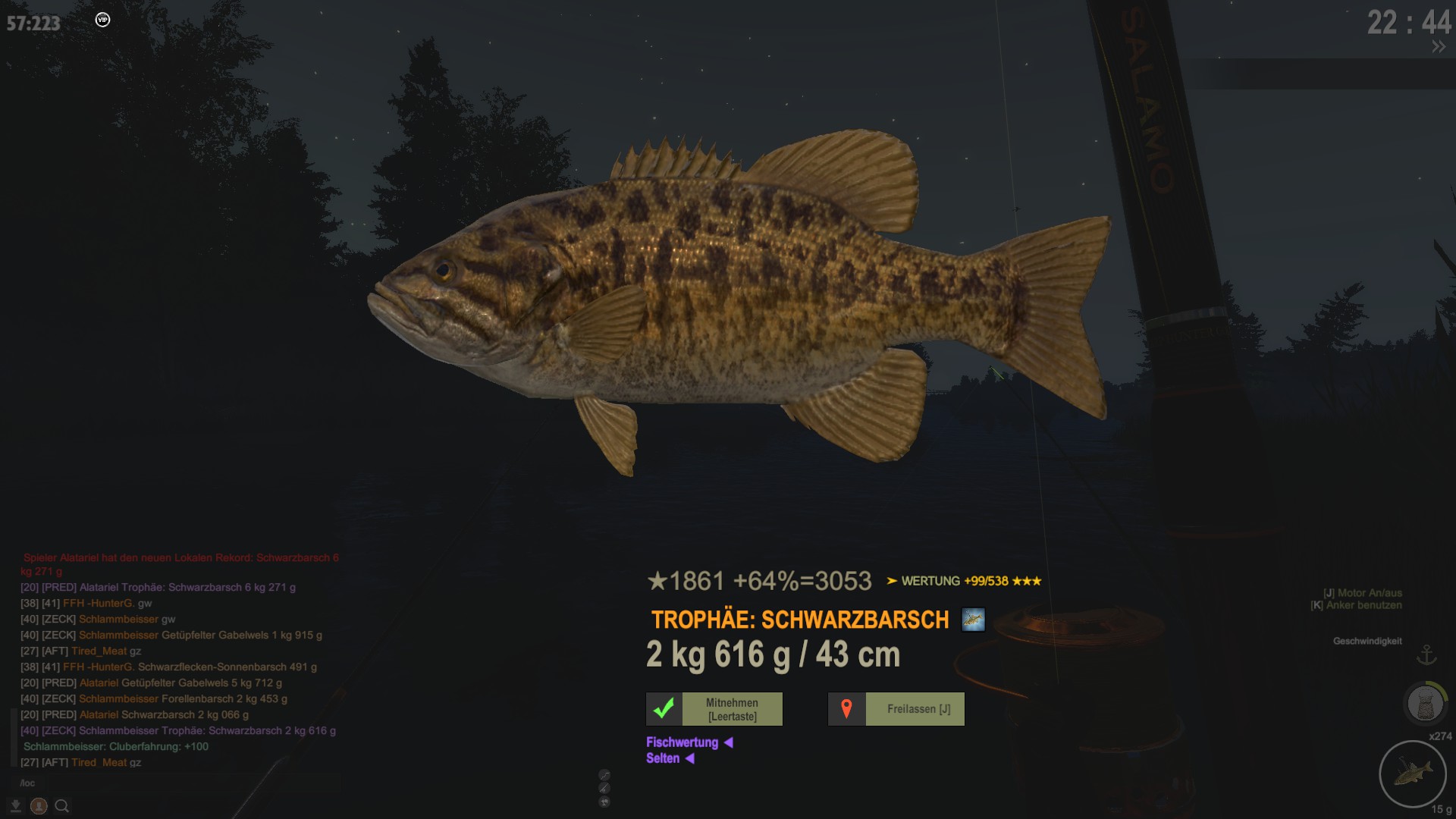This screenshot has width=1456, height=819.
Task: Click the VIP badge icon
Action: [x=103, y=20]
